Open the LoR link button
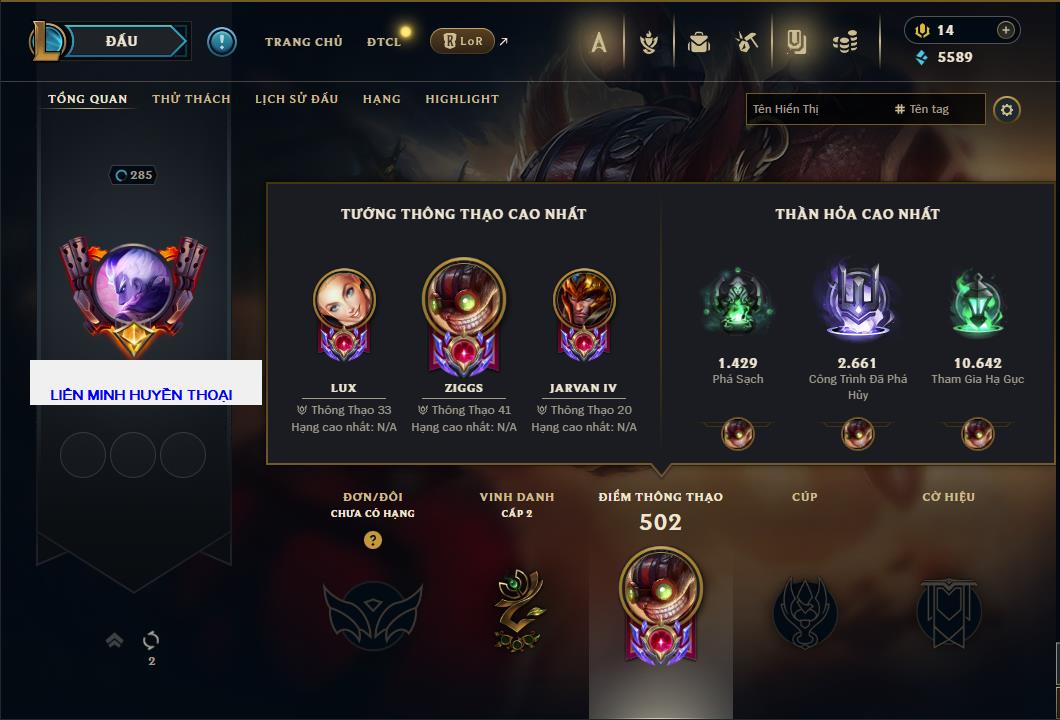 (x=462, y=41)
